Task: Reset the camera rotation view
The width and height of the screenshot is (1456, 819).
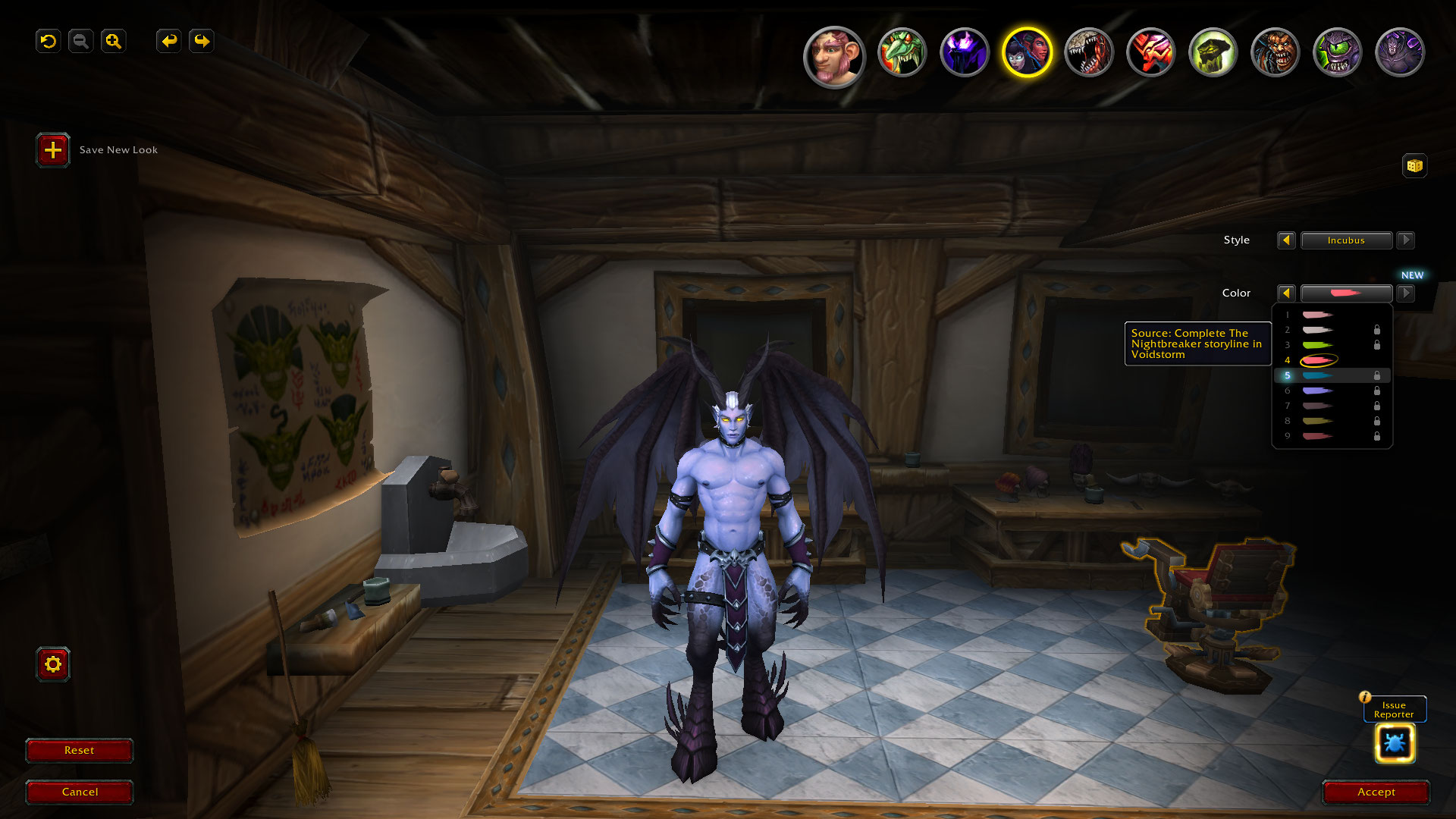Action: tap(49, 41)
